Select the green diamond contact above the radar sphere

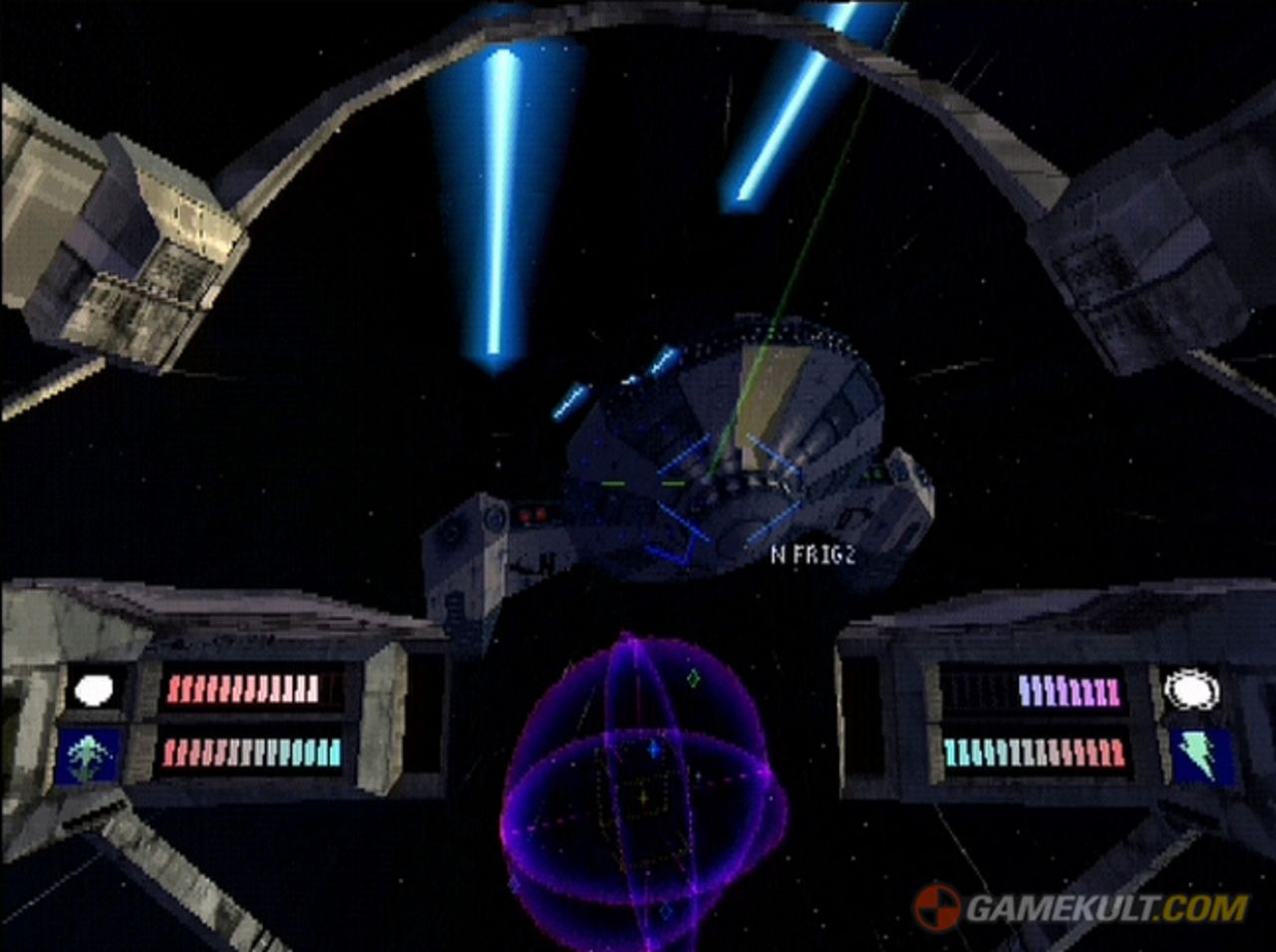[693, 679]
